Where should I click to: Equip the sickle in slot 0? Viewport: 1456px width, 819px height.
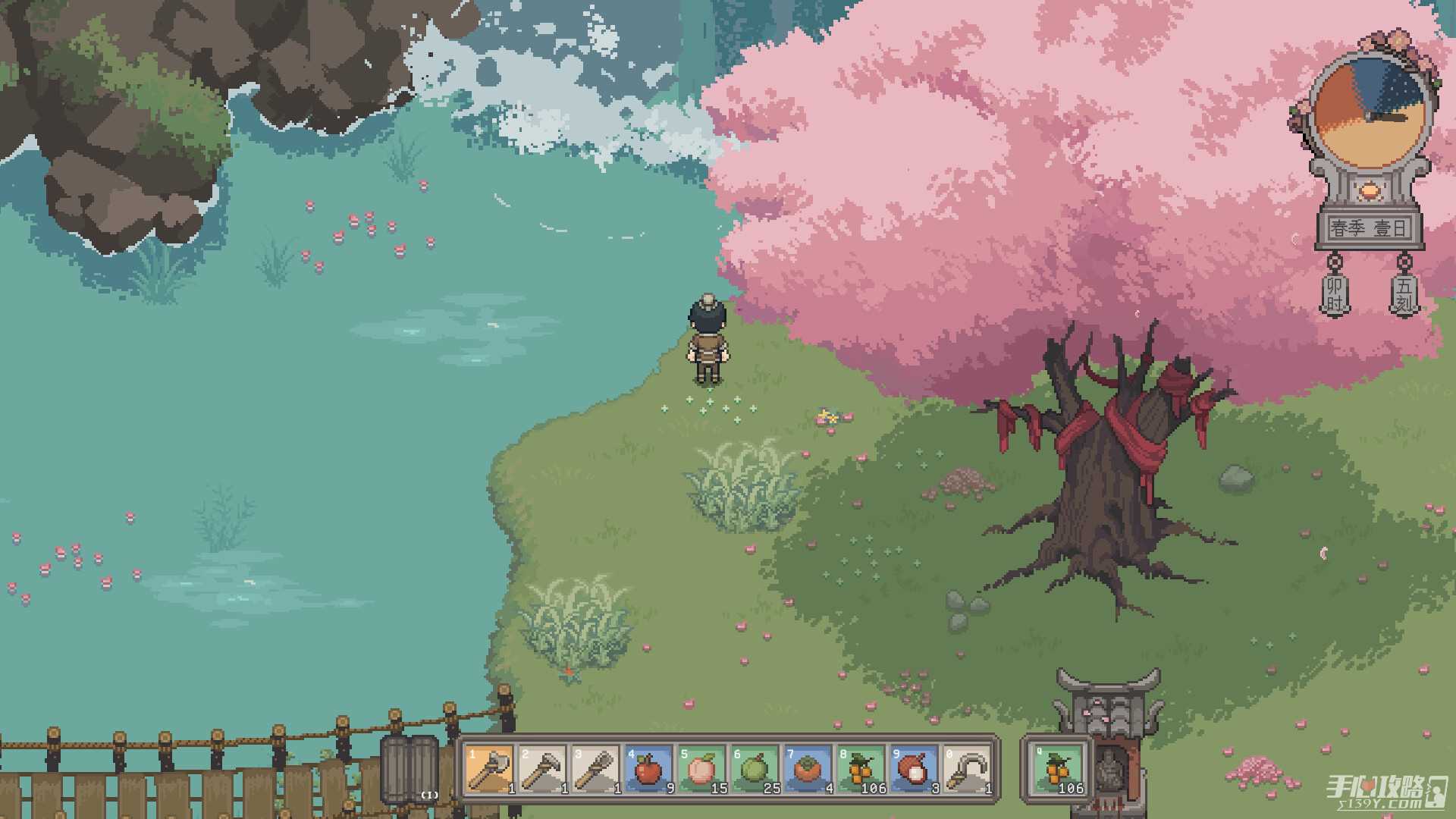click(968, 770)
